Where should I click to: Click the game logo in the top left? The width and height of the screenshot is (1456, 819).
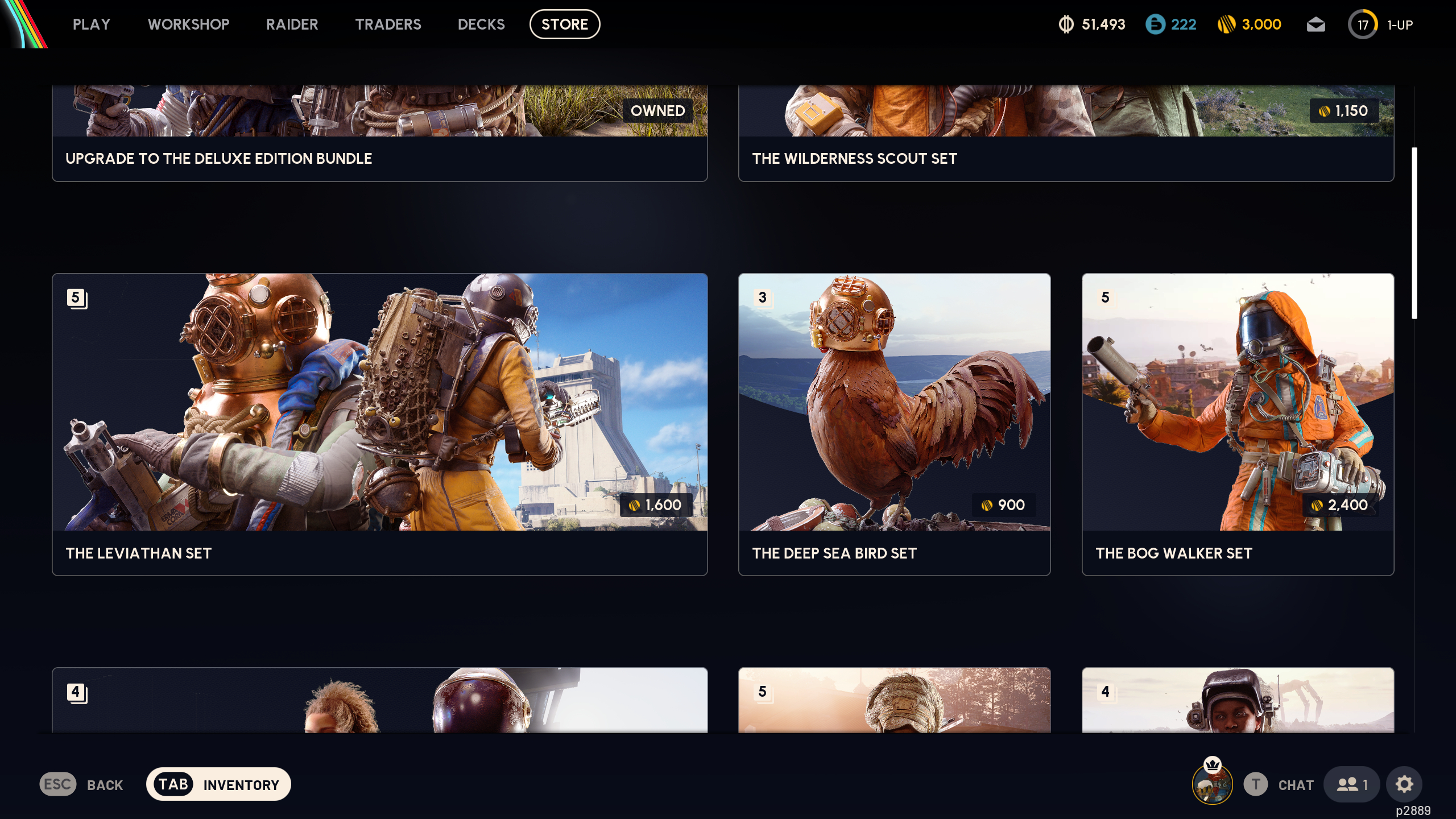click(x=26, y=26)
